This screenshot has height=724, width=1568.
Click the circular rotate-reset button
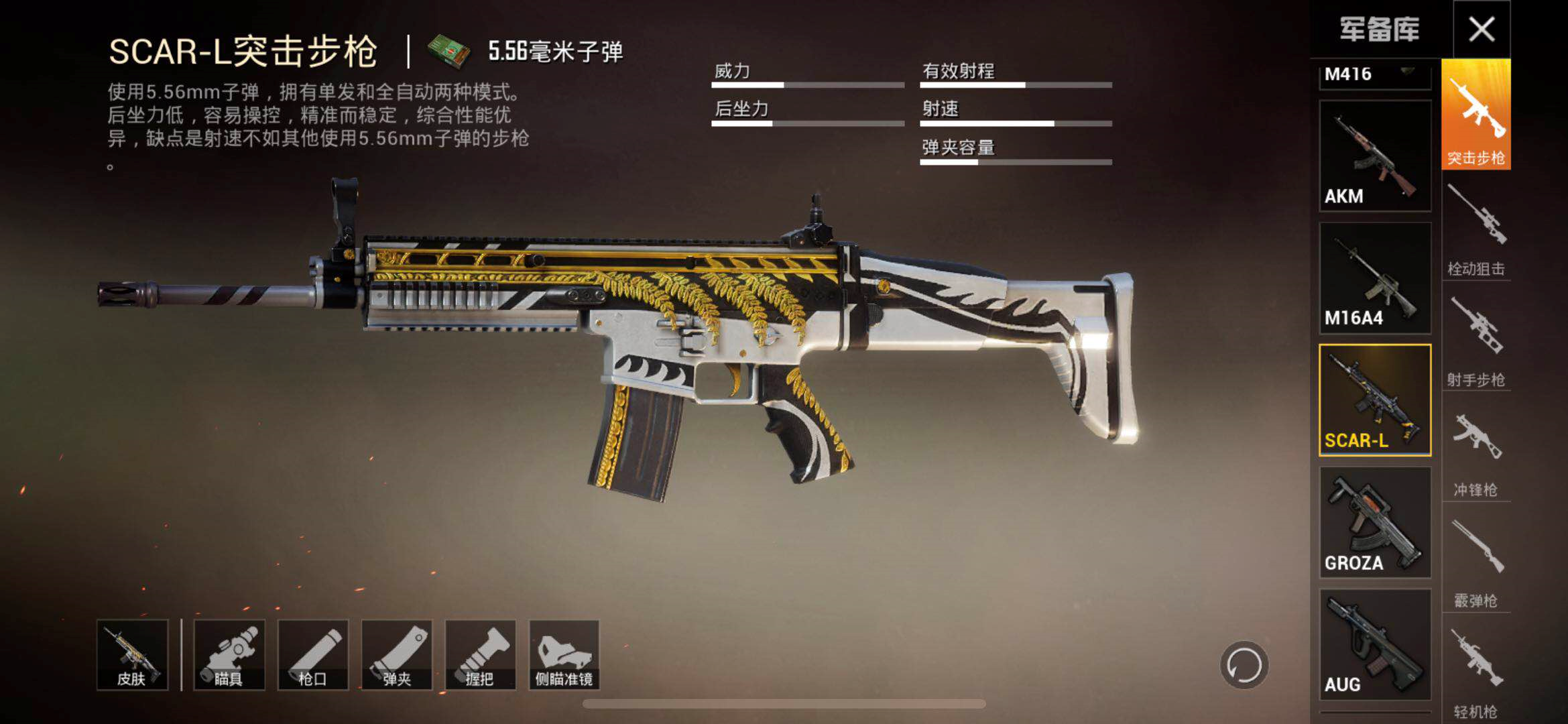(x=1244, y=665)
